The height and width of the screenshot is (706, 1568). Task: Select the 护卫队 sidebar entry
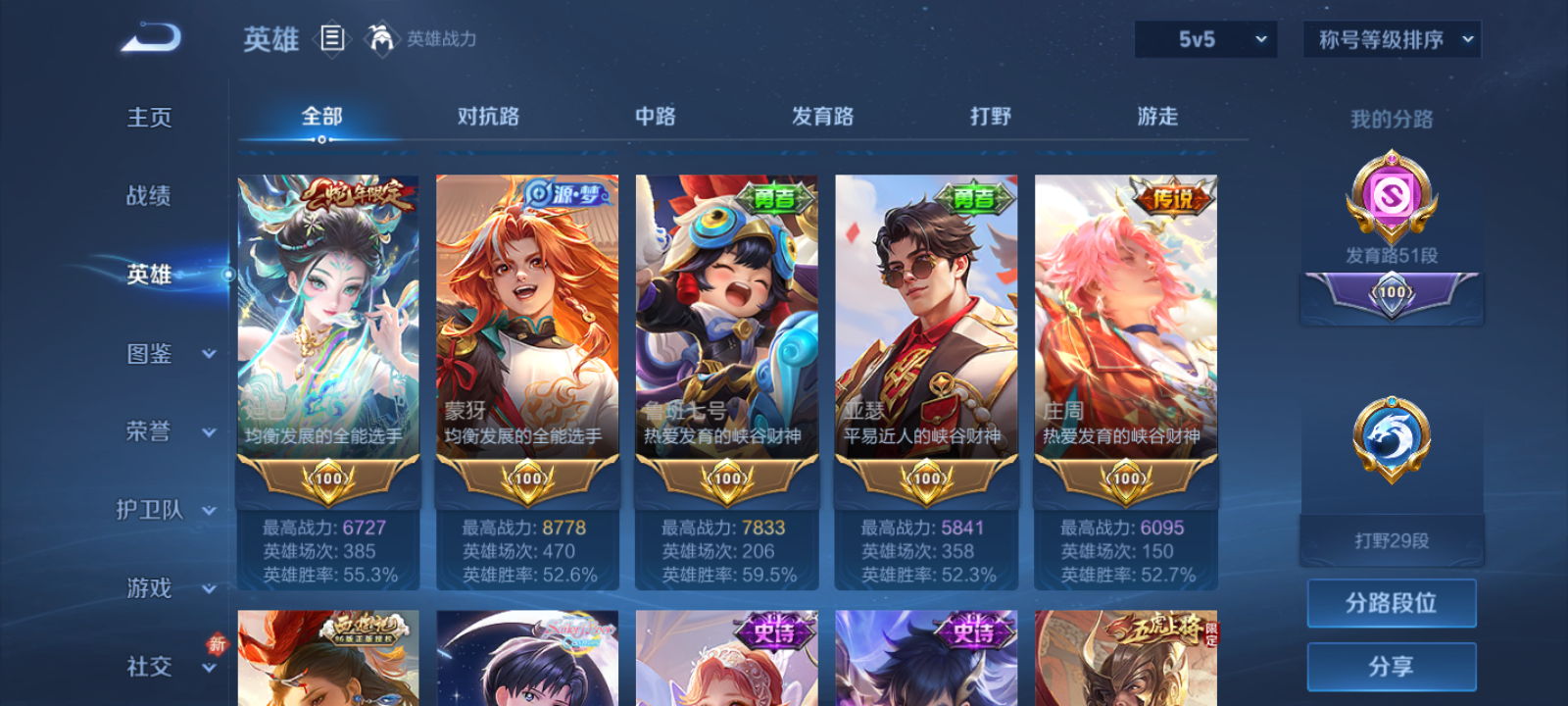(x=148, y=510)
